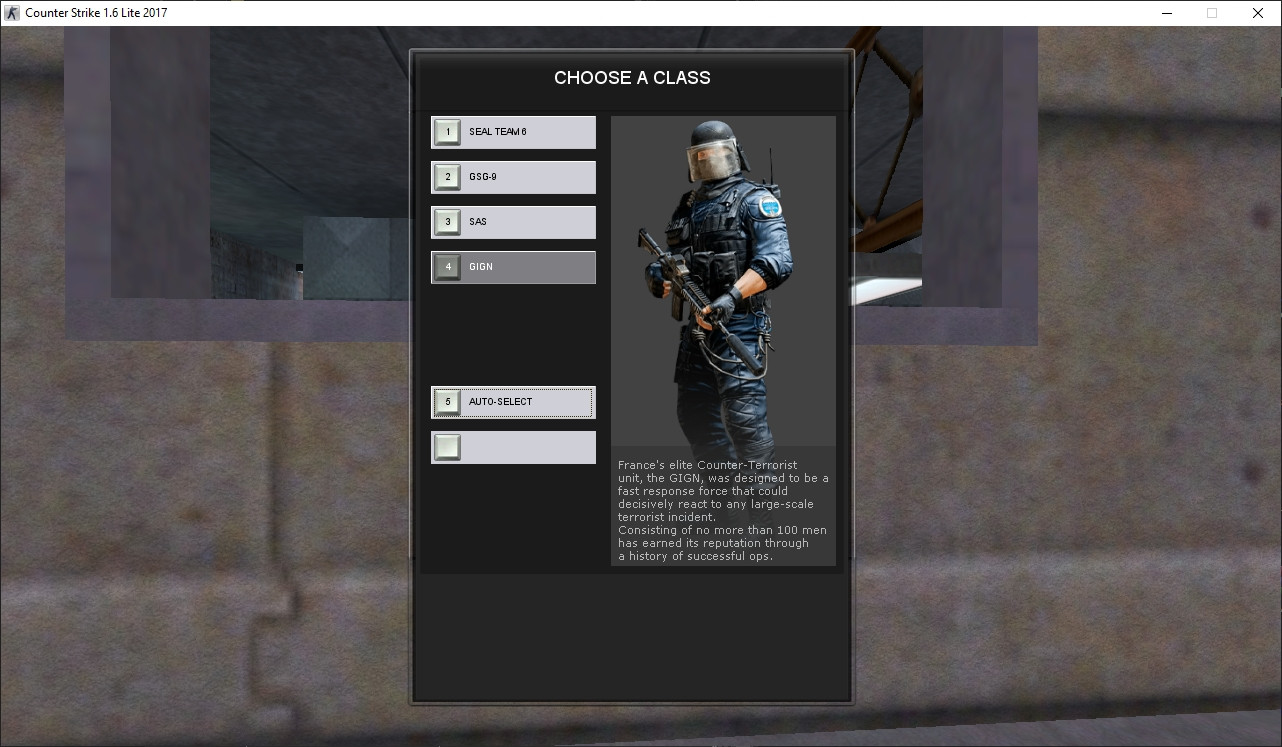Screen dimensions: 1282x747
Task: Click the Counter-Strike logo in the title bar
Action: pos(11,12)
